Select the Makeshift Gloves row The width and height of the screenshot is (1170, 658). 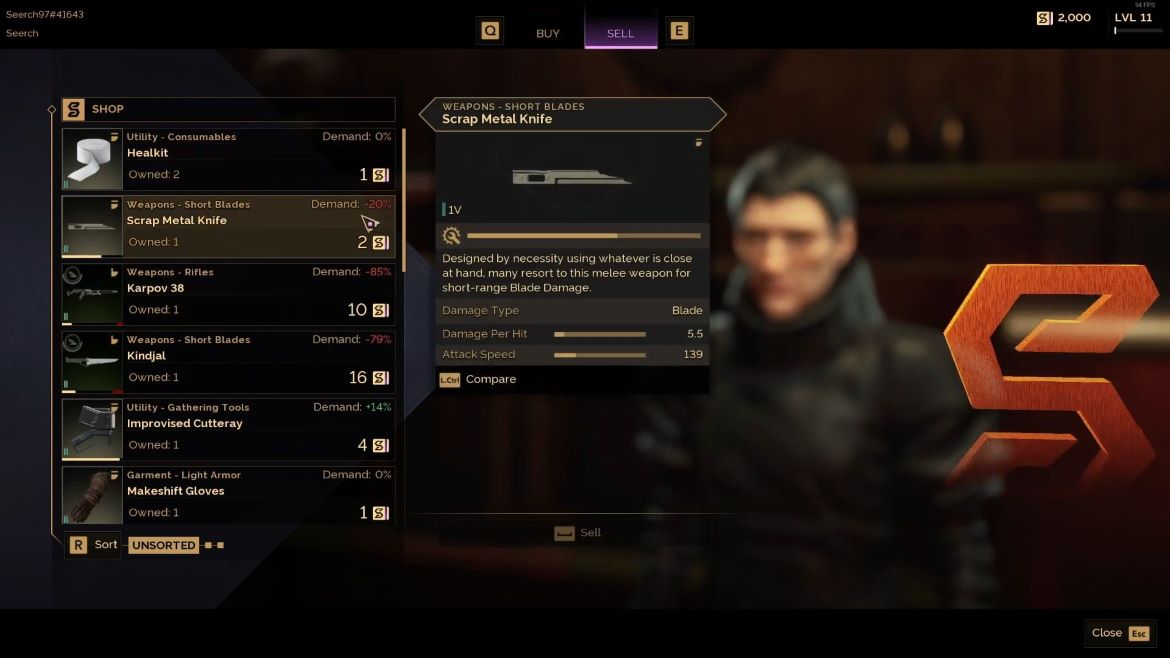pos(228,495)
